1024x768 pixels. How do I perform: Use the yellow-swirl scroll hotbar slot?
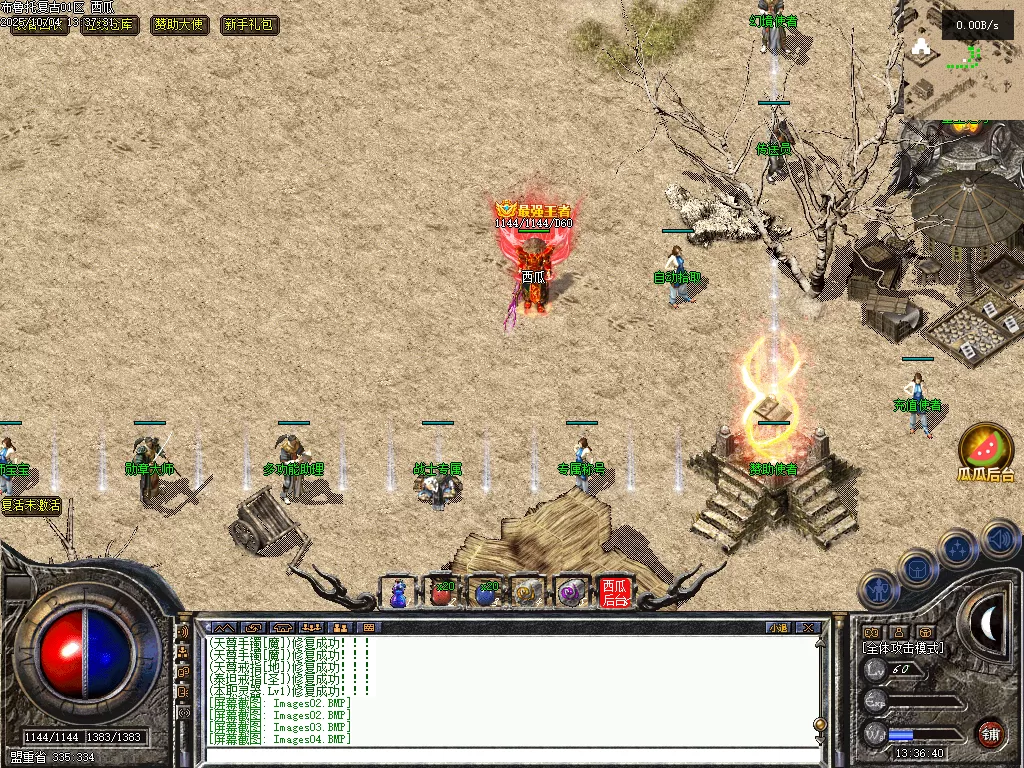point(527,592)
